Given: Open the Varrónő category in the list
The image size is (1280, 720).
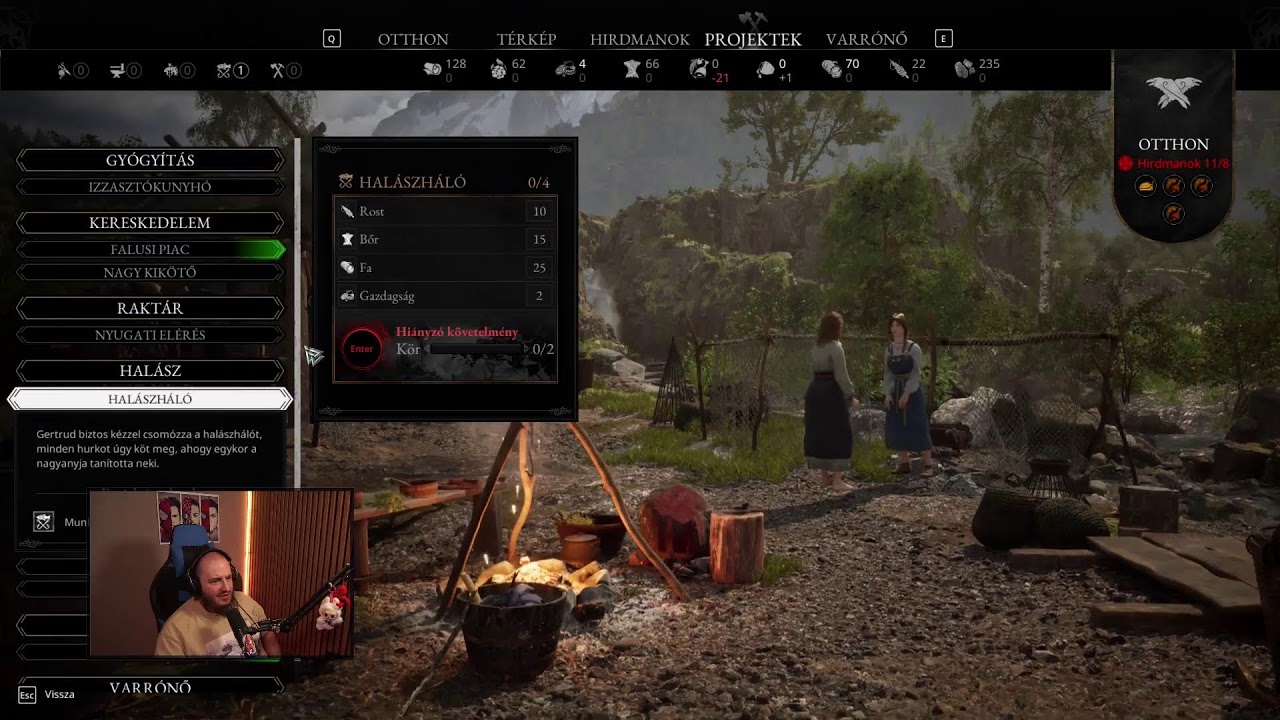Looking at the screenshot, I should tap(150, 688).
